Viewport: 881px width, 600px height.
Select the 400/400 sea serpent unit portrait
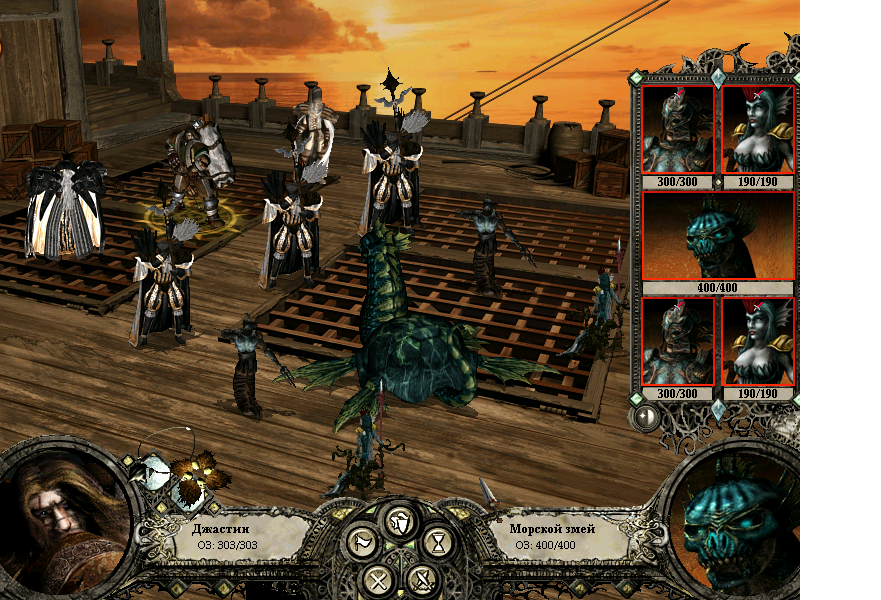click(717, 236)
